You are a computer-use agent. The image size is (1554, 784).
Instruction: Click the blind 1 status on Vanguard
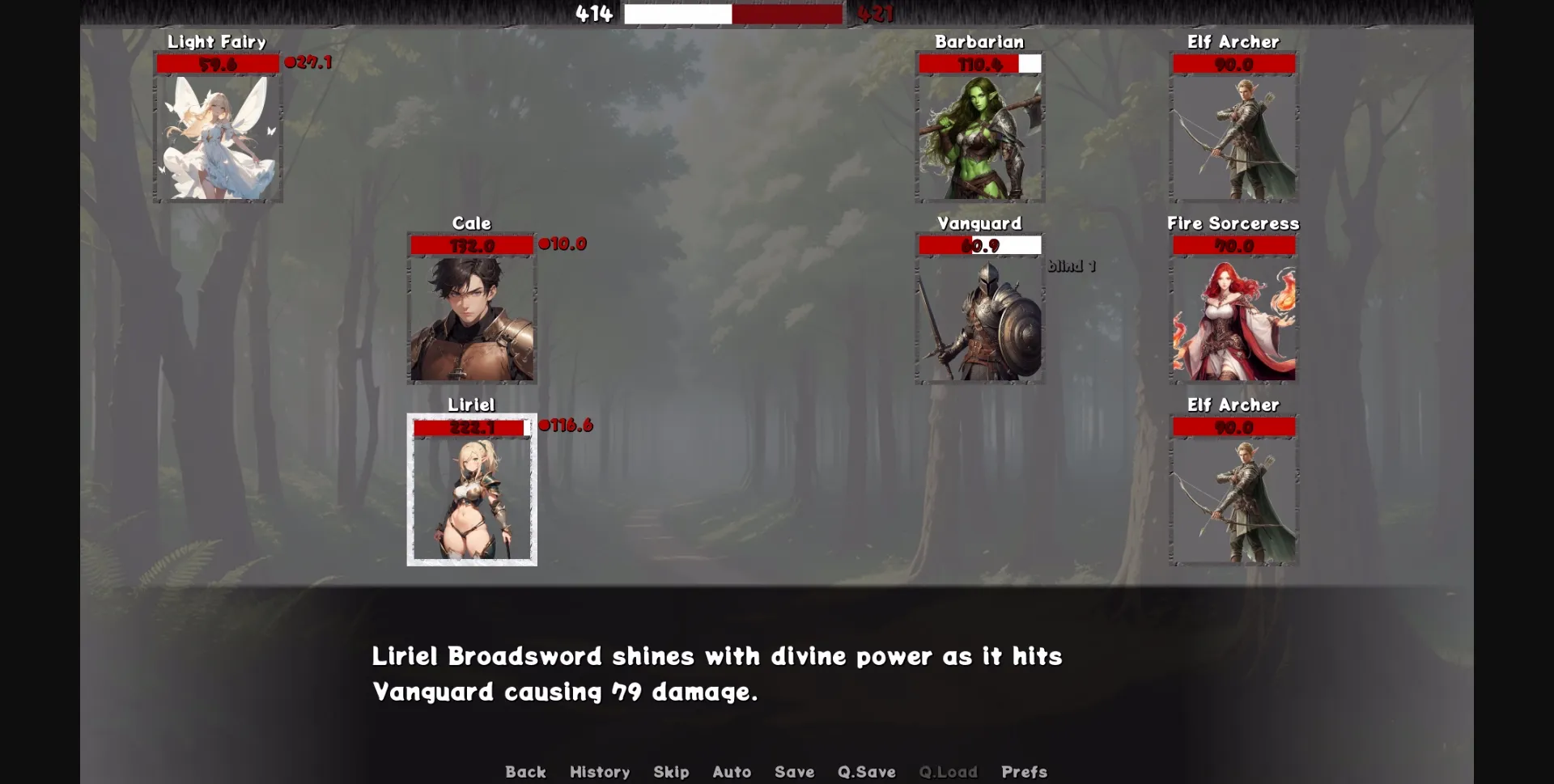[x=1071, y=265]
